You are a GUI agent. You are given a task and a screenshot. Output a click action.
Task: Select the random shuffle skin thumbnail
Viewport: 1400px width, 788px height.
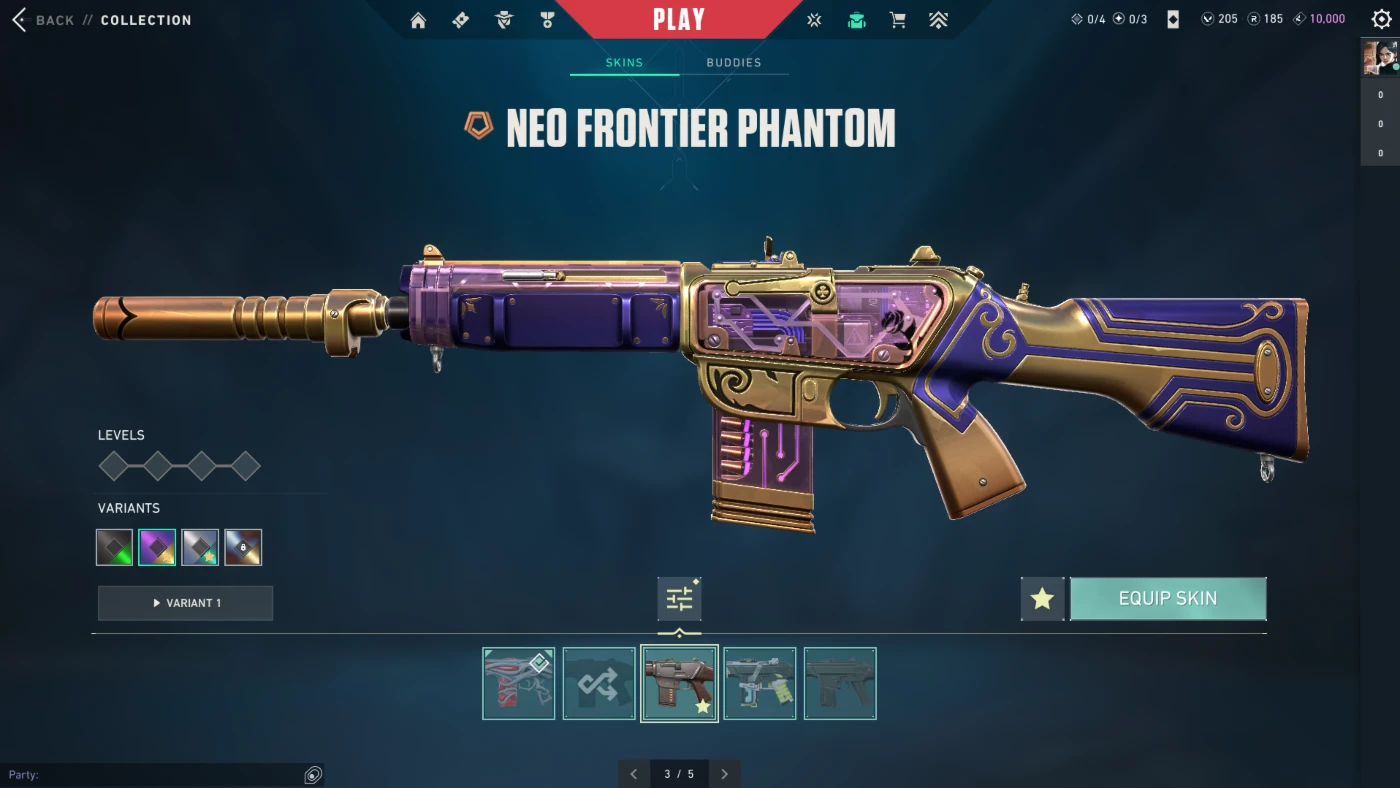tap(599, 683)
